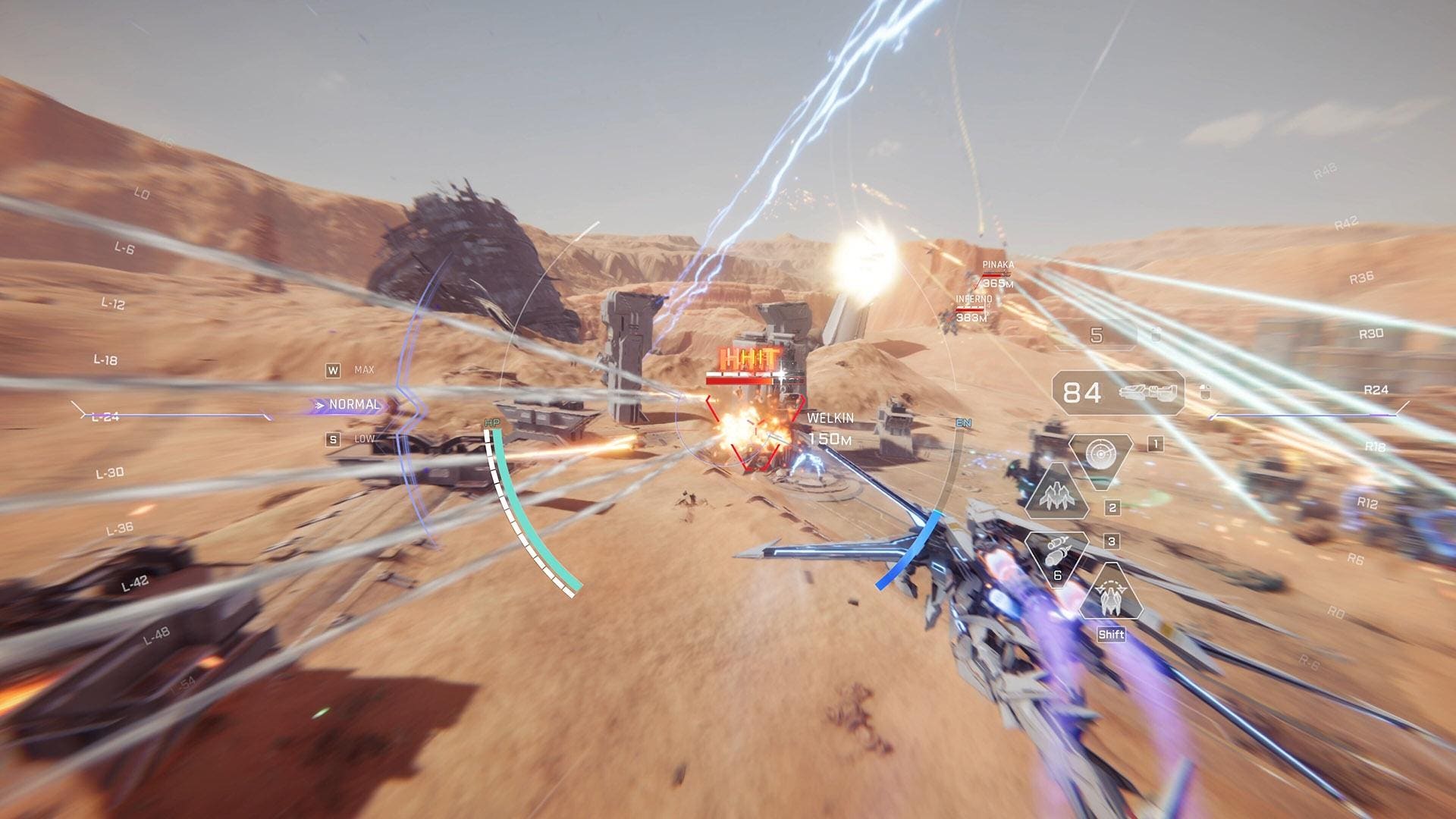The height and width of the screenshot is (819, 1456).
Task: Select the targeting reticle ability in slot 1
Action: coord(1101,453)
